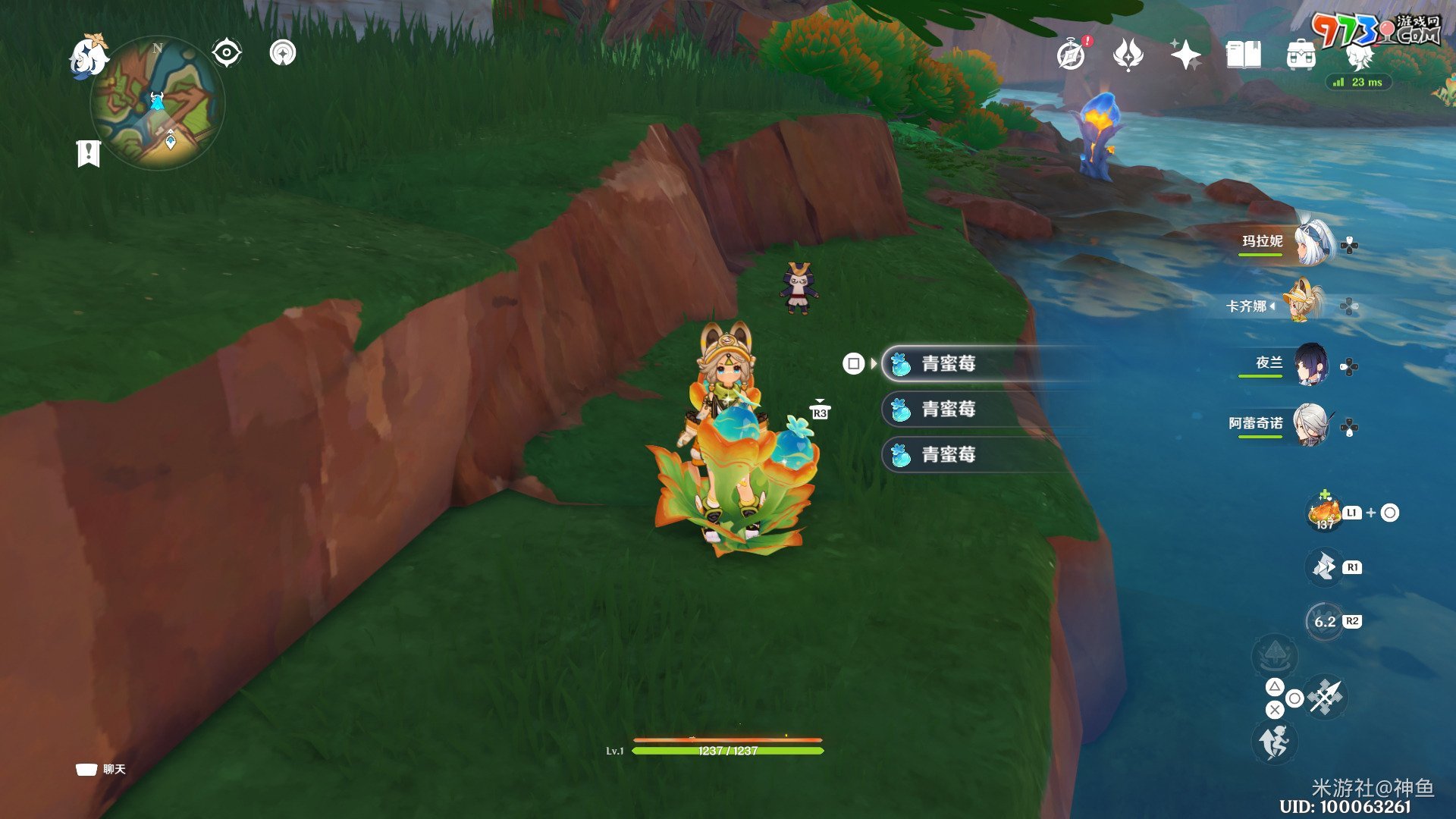
Task: Open the quest banner with exclamation mark
Action: pyautogui.click(x=89, y=153)
